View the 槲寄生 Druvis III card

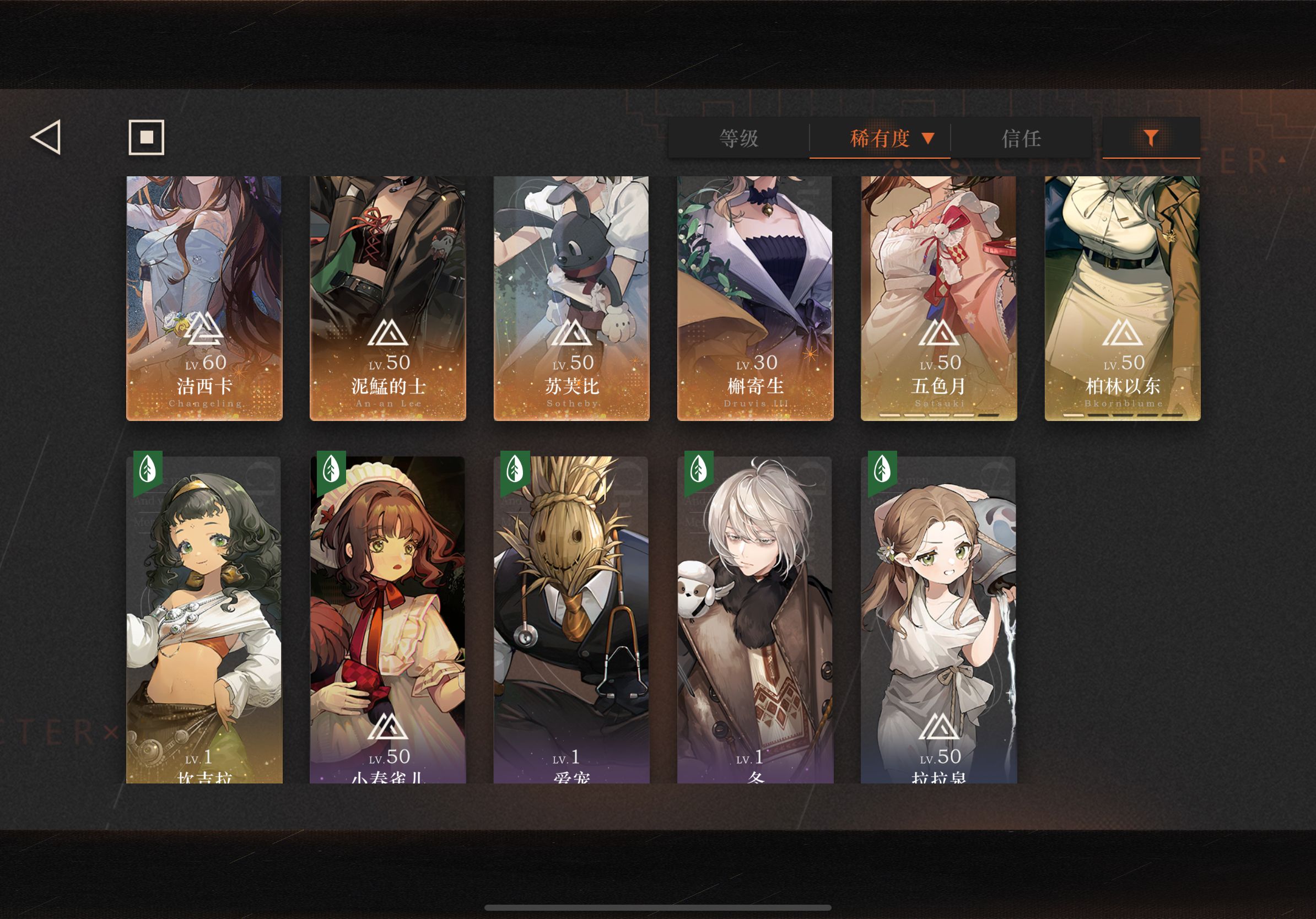click(x=756, y=298)
